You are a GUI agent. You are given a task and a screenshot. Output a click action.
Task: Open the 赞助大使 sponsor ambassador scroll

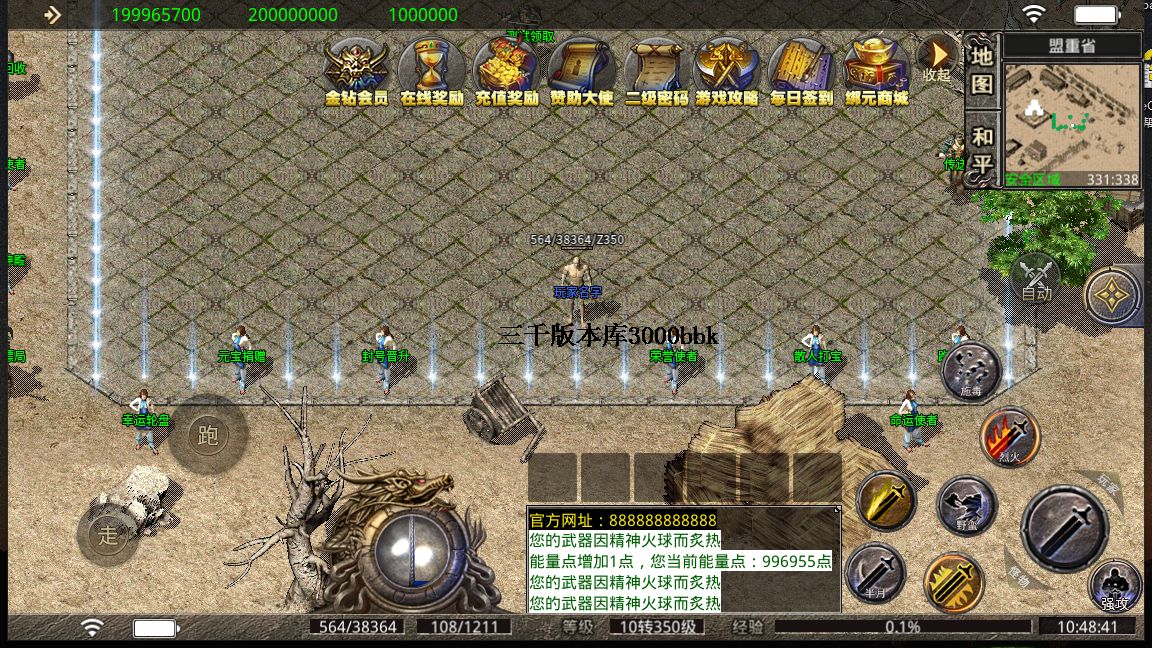click(x=581, y=70)
